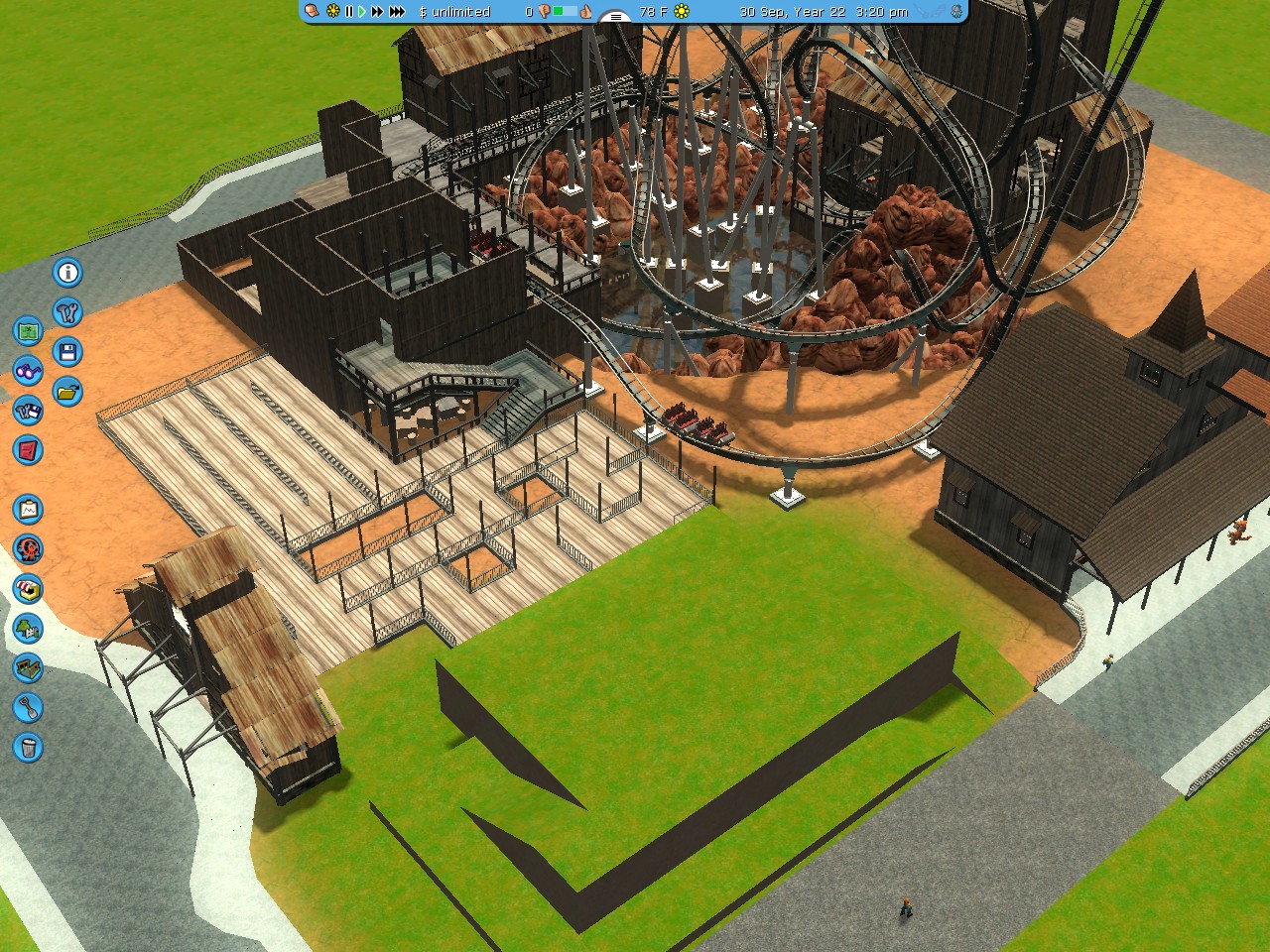This screenshot has width=1270, height=952.
Task: Set game speed to double fast-forward
Action: (377, 12)
